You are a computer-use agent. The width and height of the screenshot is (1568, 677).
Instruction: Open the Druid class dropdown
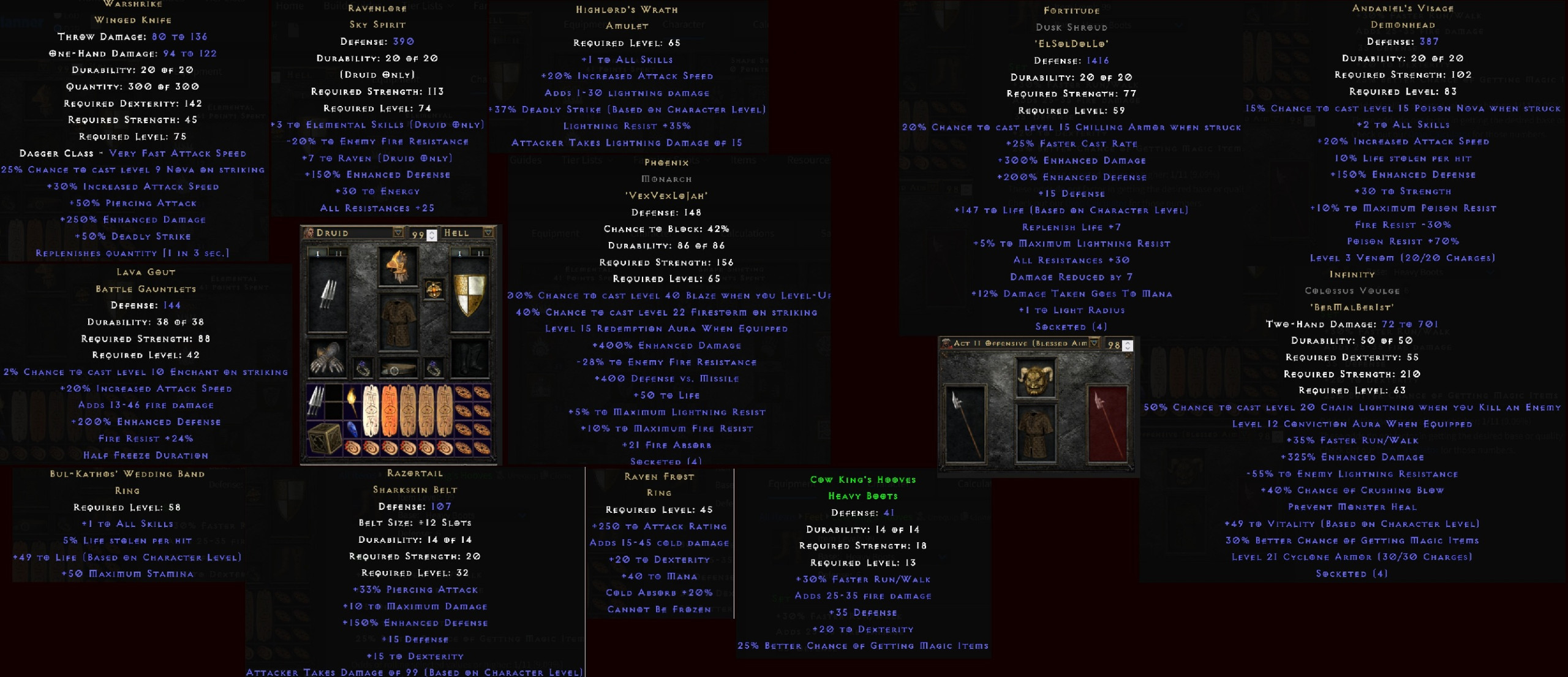coord(397,233)
